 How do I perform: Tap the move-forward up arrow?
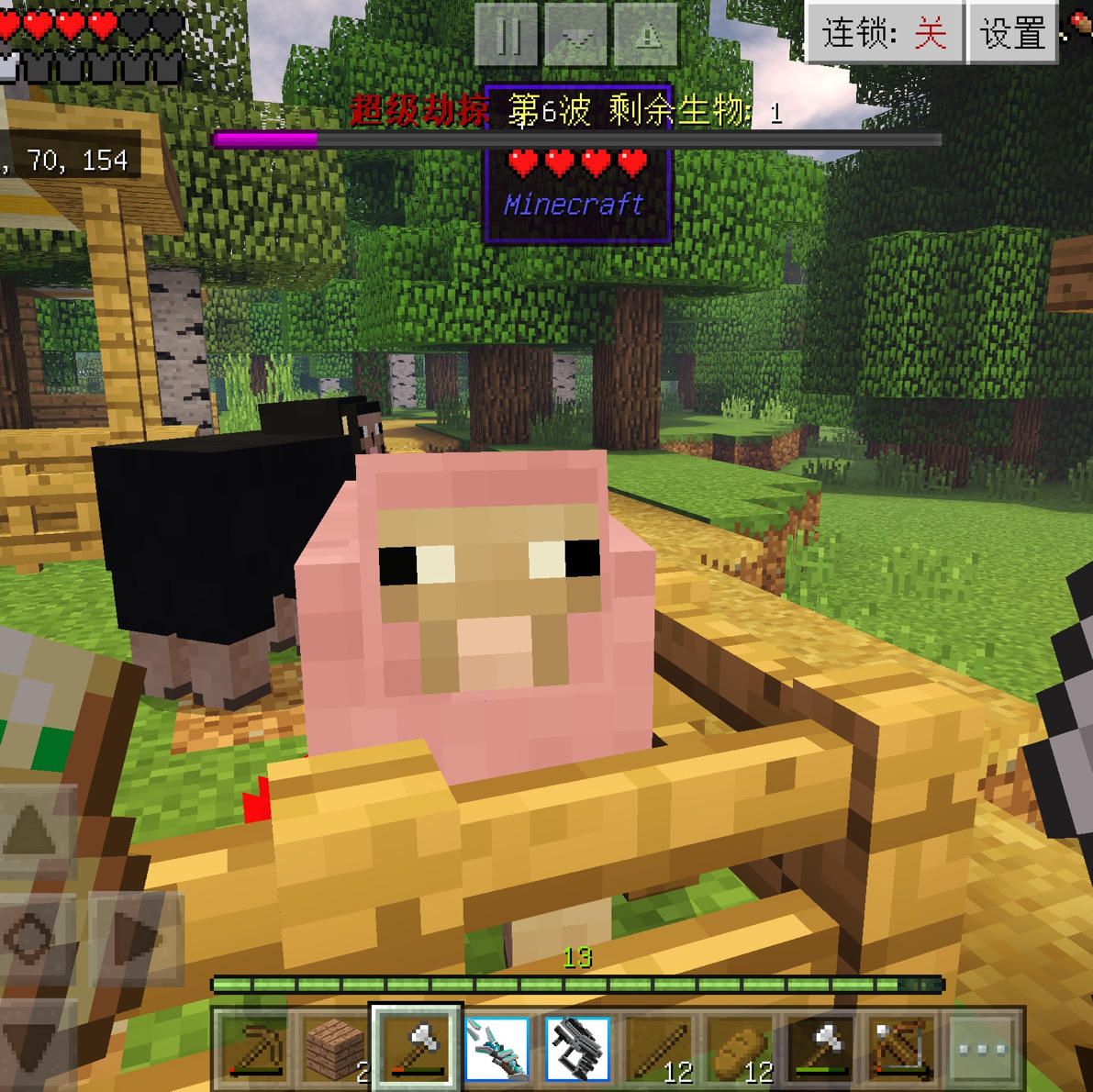(x=32, y=830)
